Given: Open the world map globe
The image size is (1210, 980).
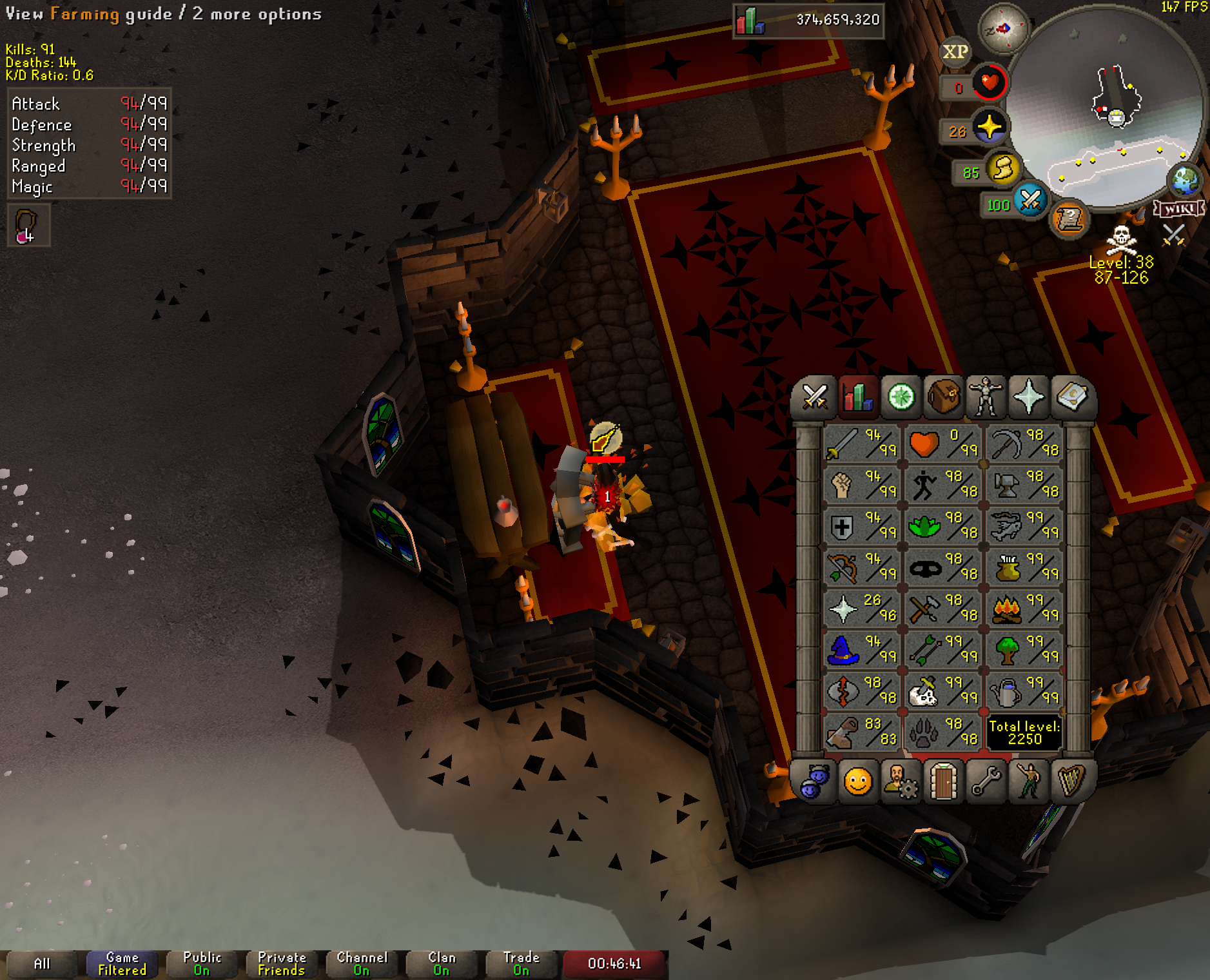Looking at the screenshot, I should click(1185, 181).
